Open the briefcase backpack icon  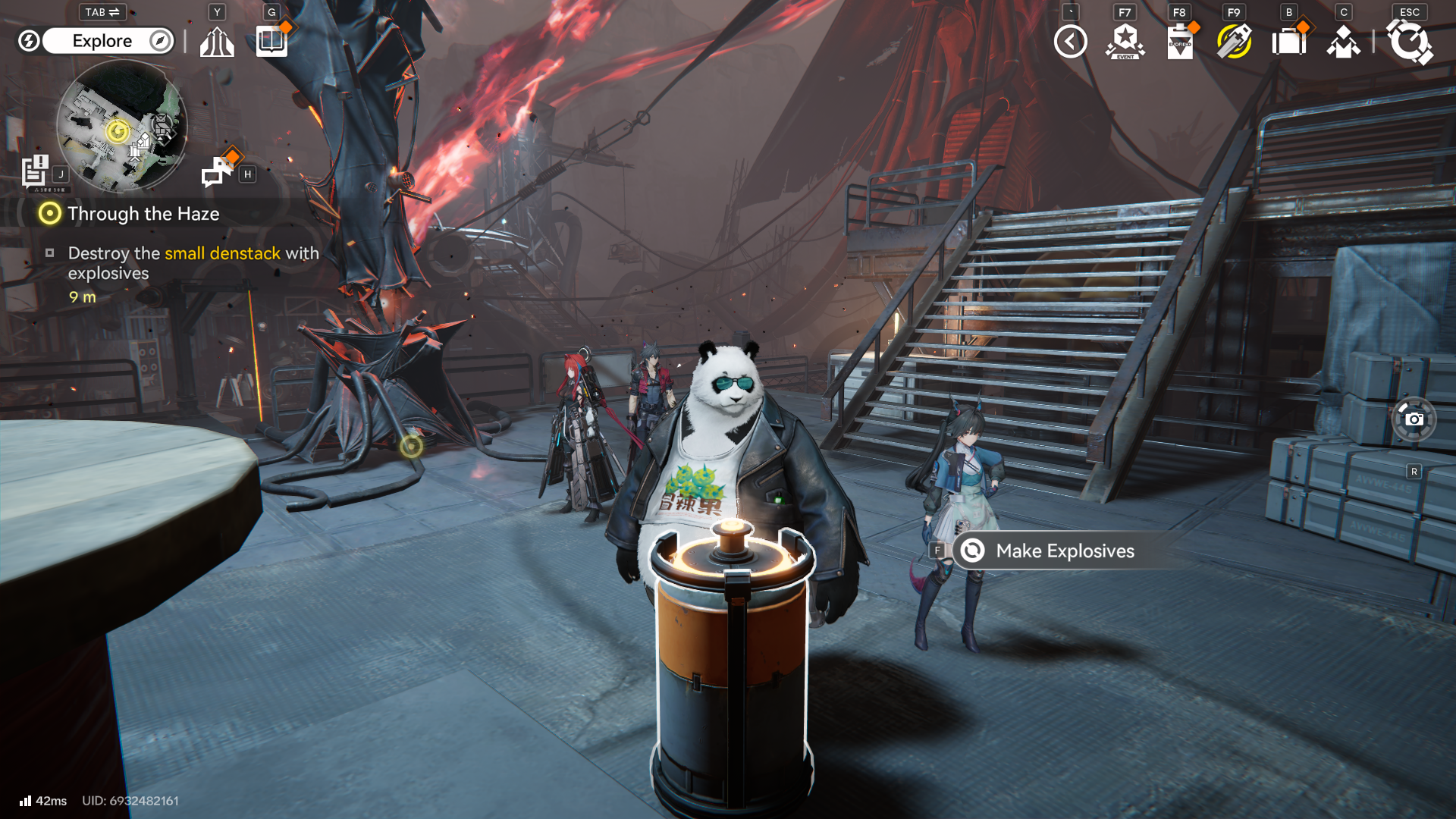pyautogui.click(x=1288, y=42)
